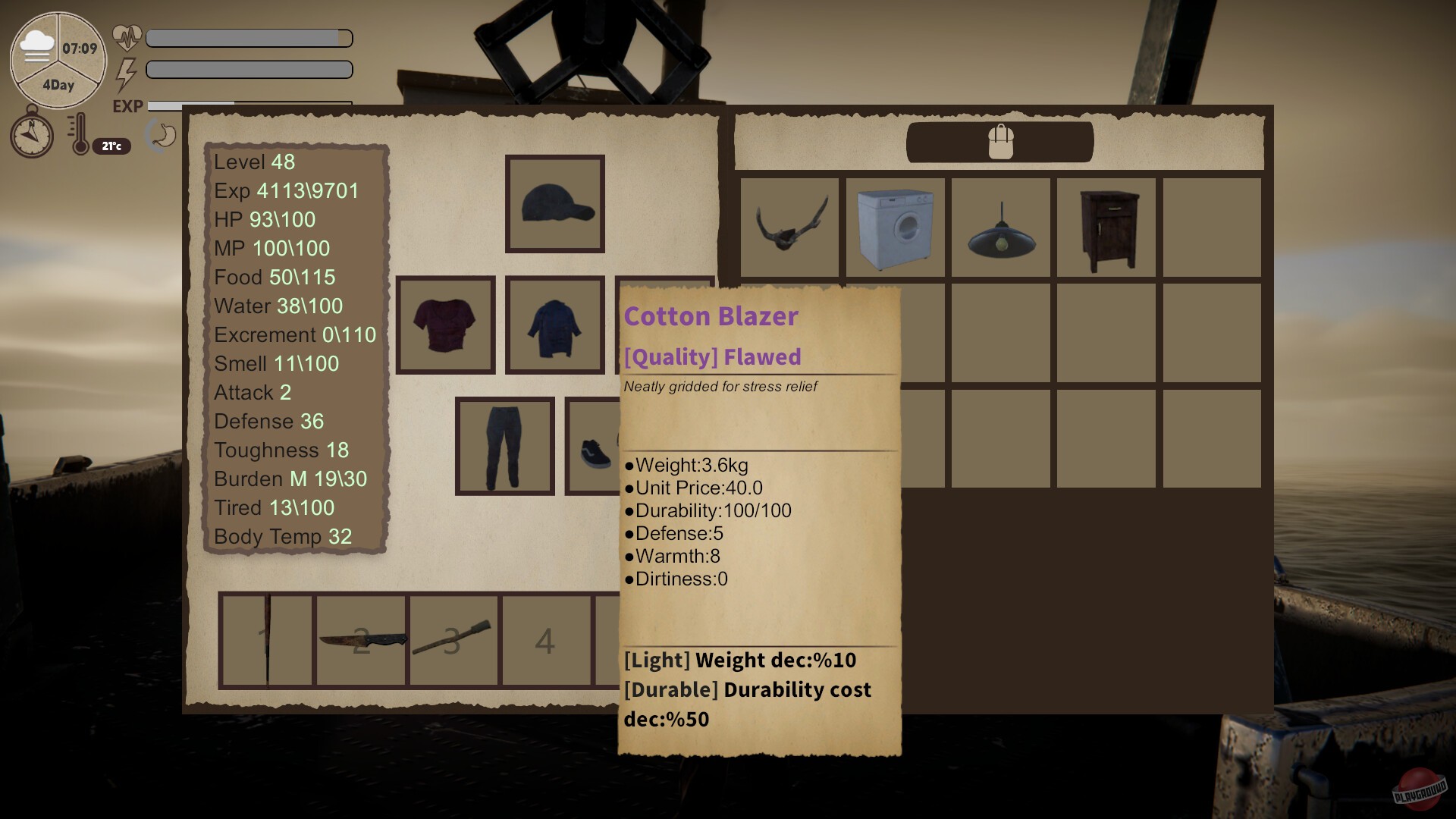Viewport: 1456px width, 819px height.
Task: Select the equipped cap in the headgear slot
Action: [x=554, y=202]
